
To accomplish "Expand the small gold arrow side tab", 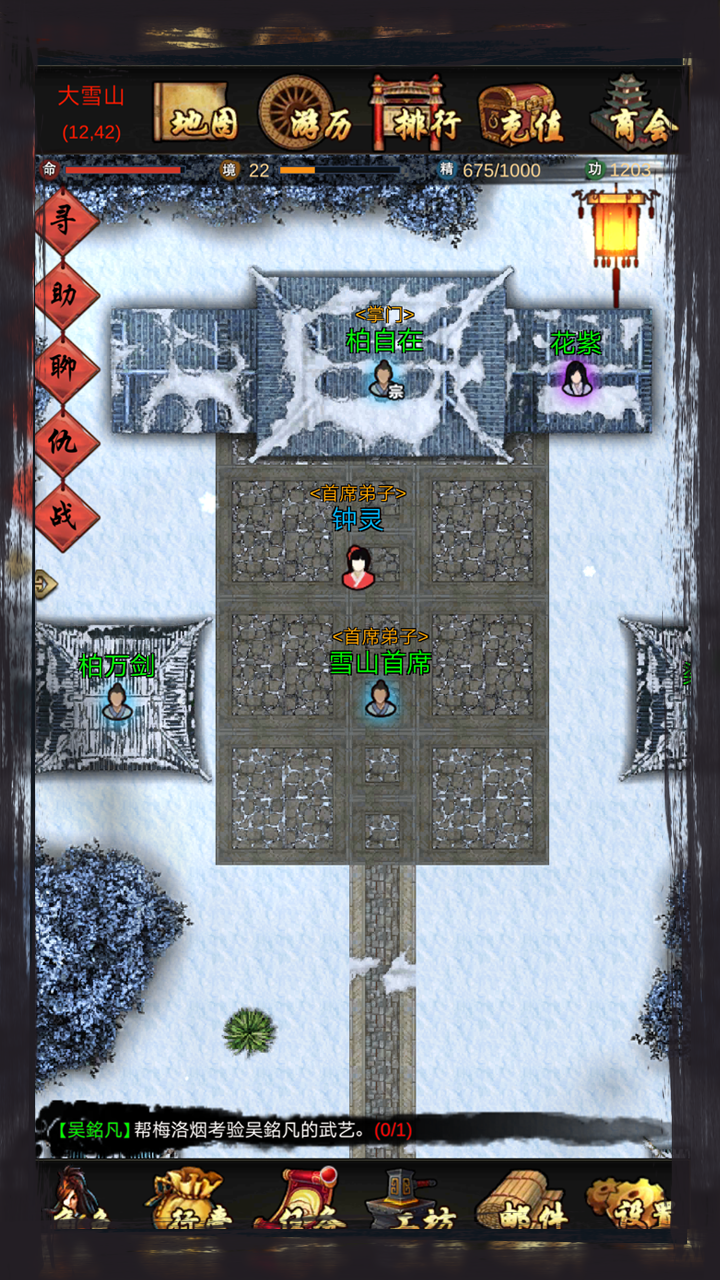I will pyautogui.click(x=45, y=583).
